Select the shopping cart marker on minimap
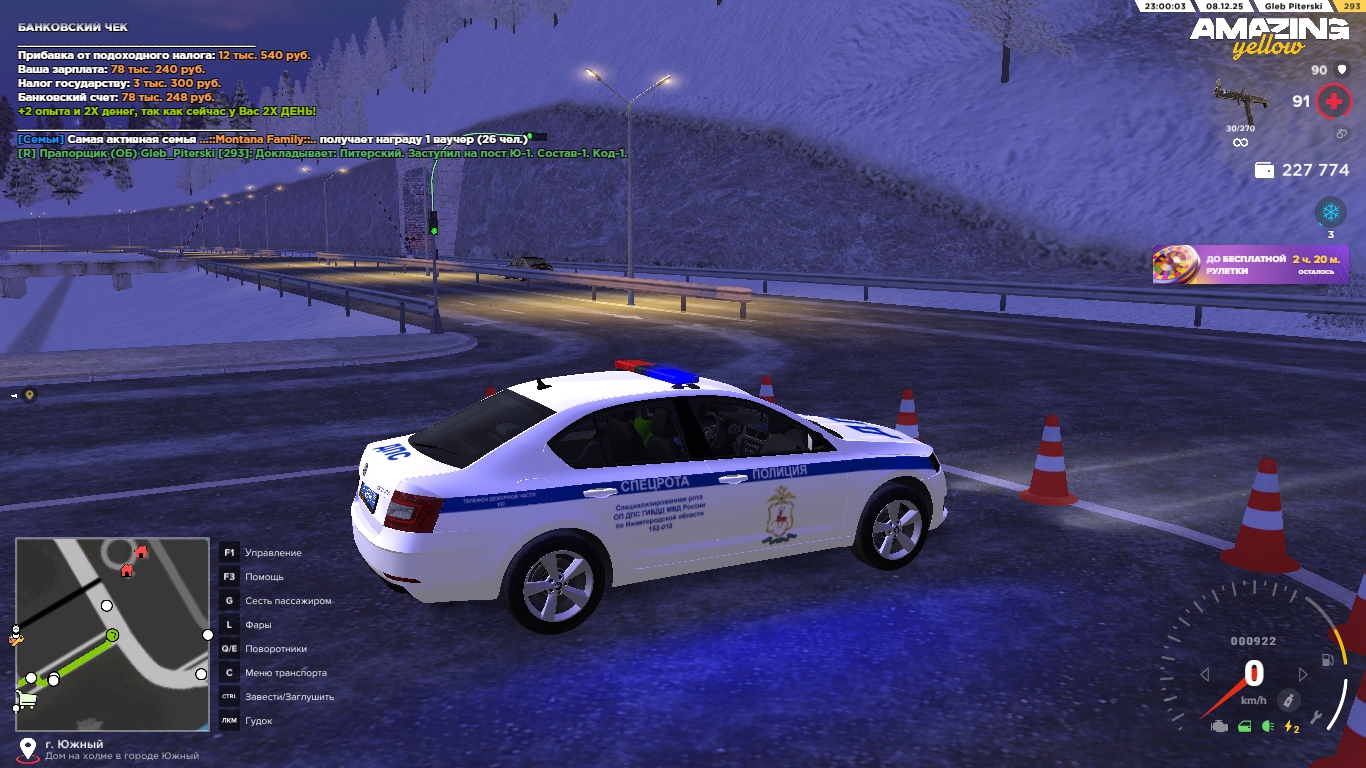Screen dimensions: 1366x768 27,699
